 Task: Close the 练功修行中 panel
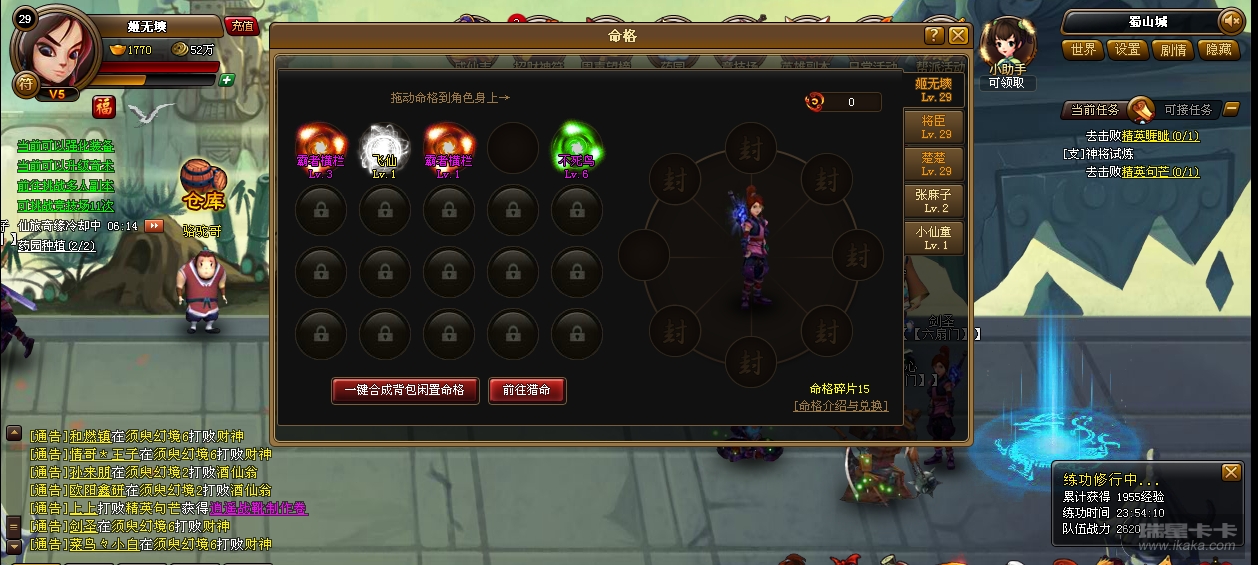point(1231,472)
